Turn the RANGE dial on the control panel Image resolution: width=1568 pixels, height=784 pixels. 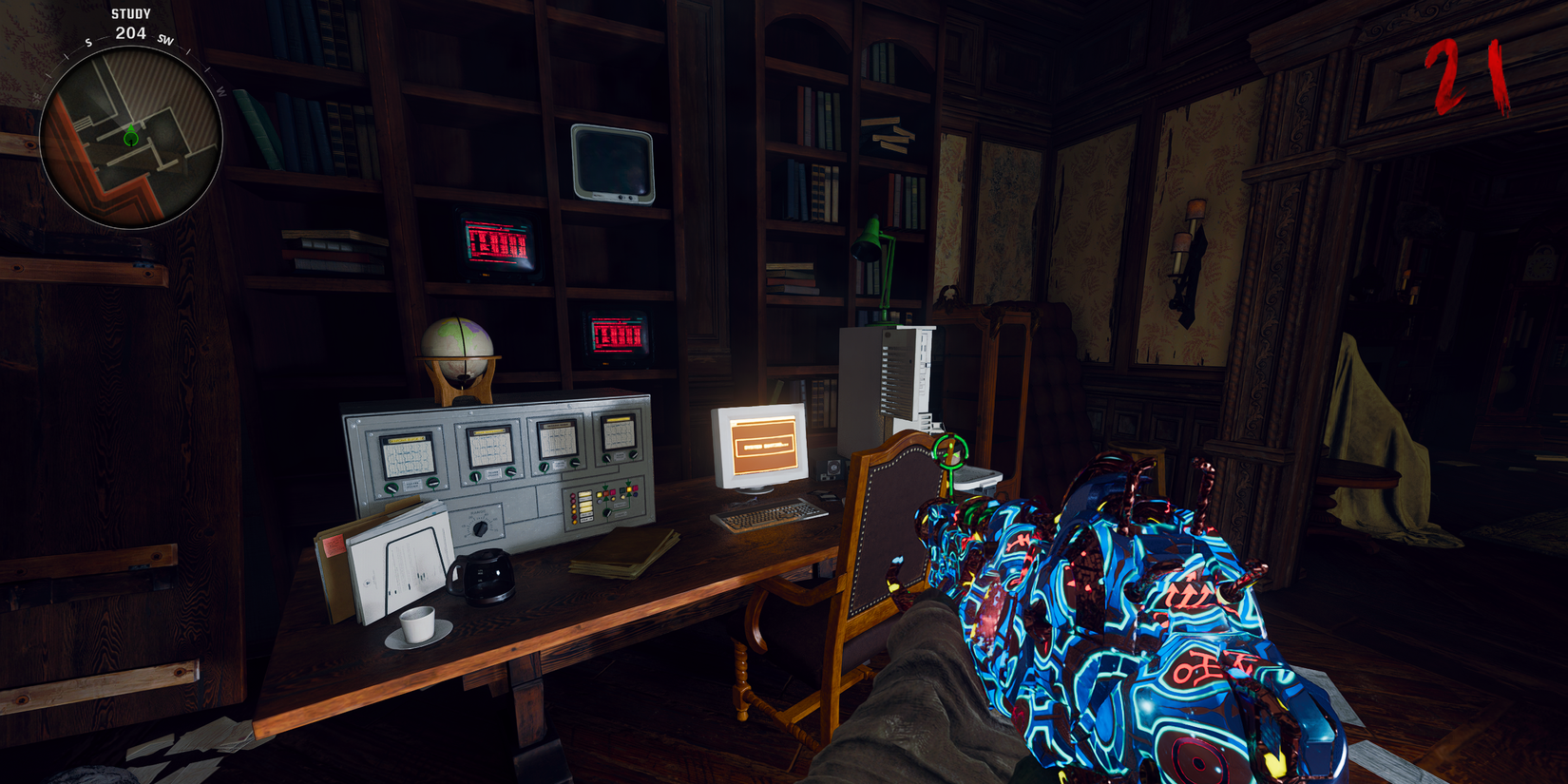pyautogui.click(x=479, y=528)
